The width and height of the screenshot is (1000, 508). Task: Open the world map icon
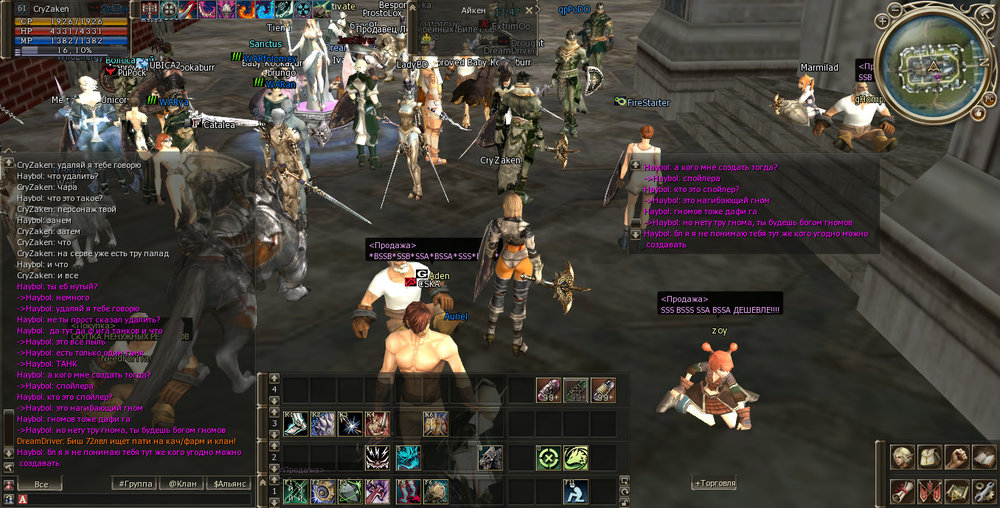pos(957,491)
